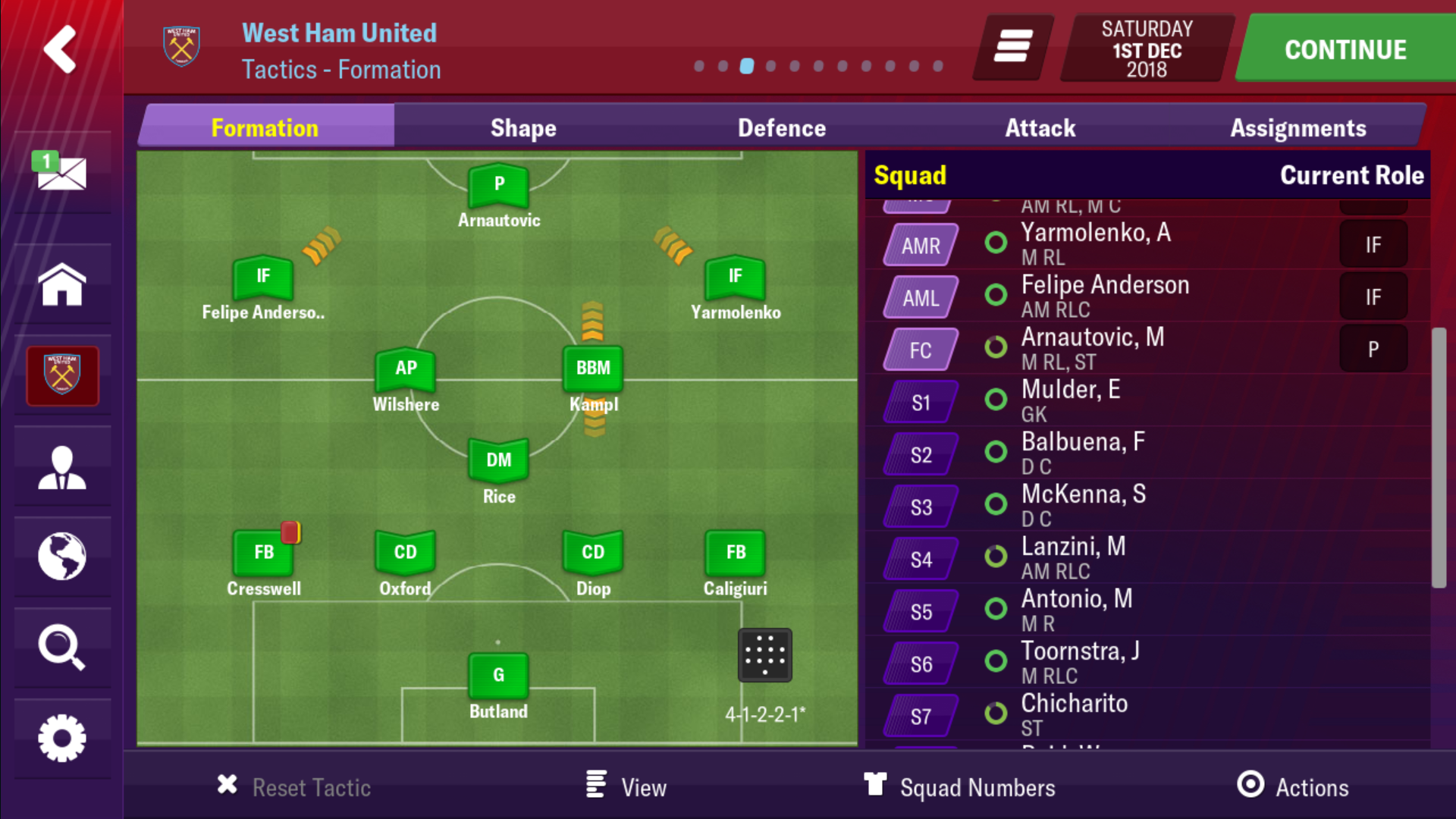The image size is (1456, 819).
Task: Open the manager profile icon
Action: [62, 465]
